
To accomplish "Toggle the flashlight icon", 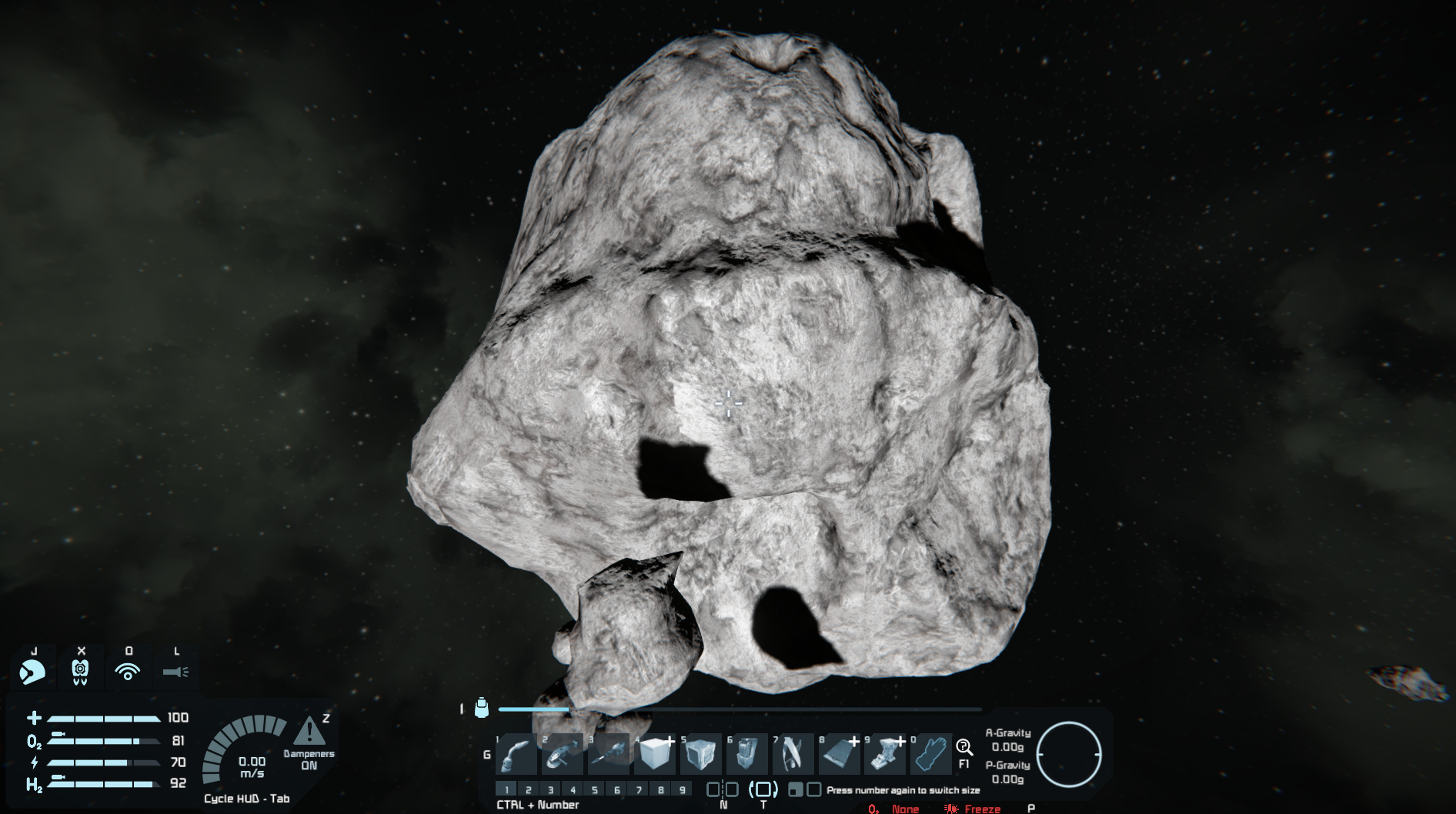I will coord(175,672).
